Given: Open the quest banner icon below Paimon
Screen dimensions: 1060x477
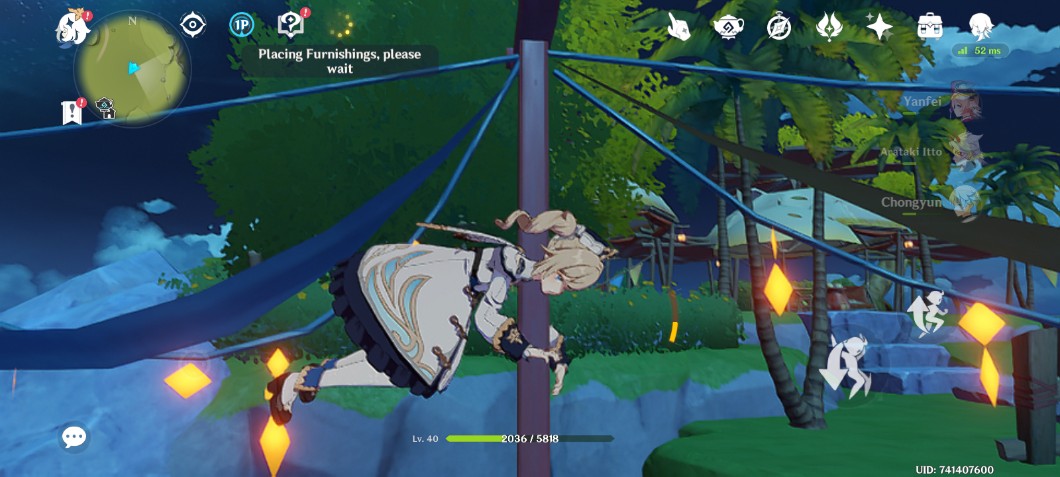Looking at the screenshot, I should tap(72, 112).
